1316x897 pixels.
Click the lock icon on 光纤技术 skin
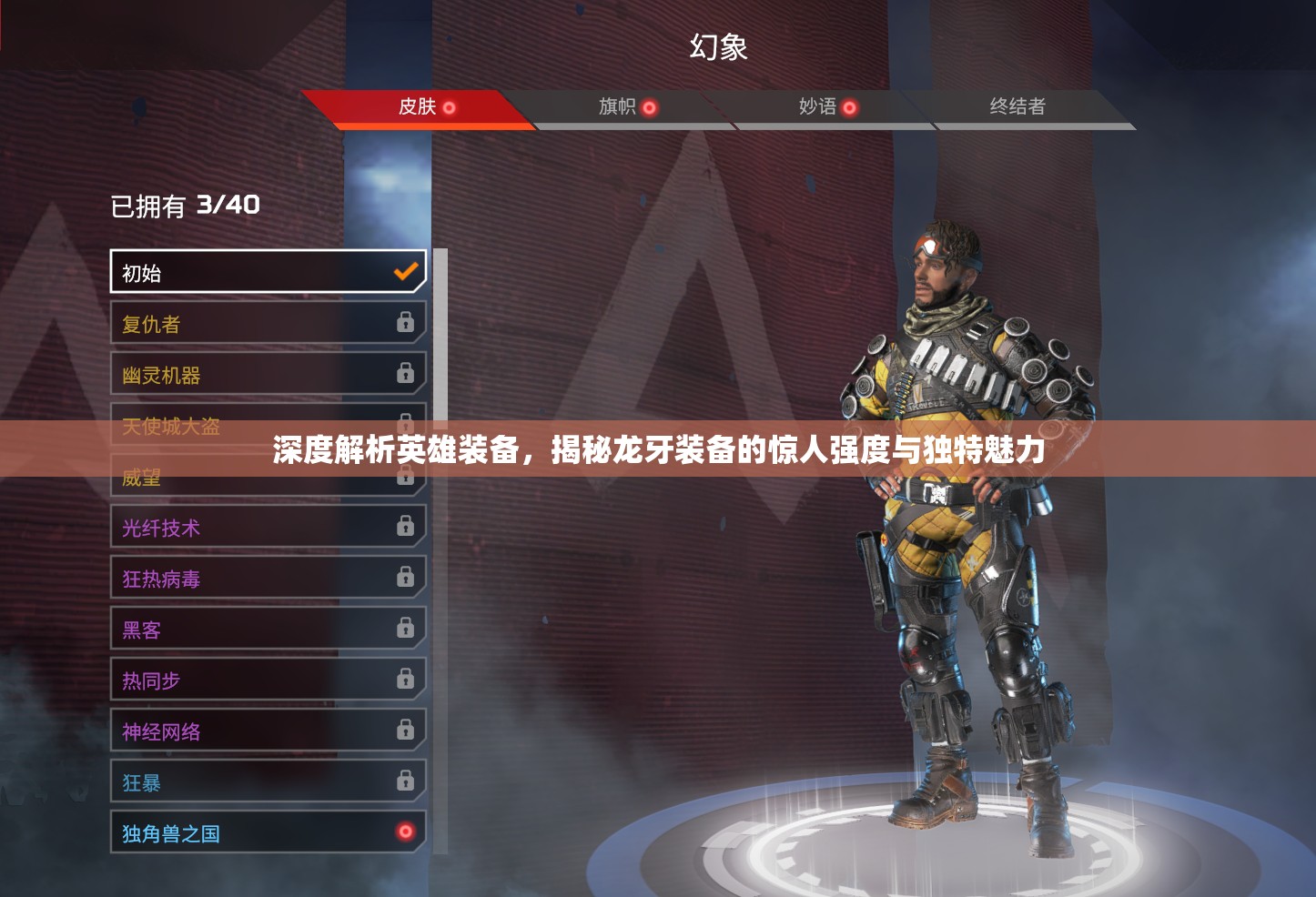(x=403, y=526)
